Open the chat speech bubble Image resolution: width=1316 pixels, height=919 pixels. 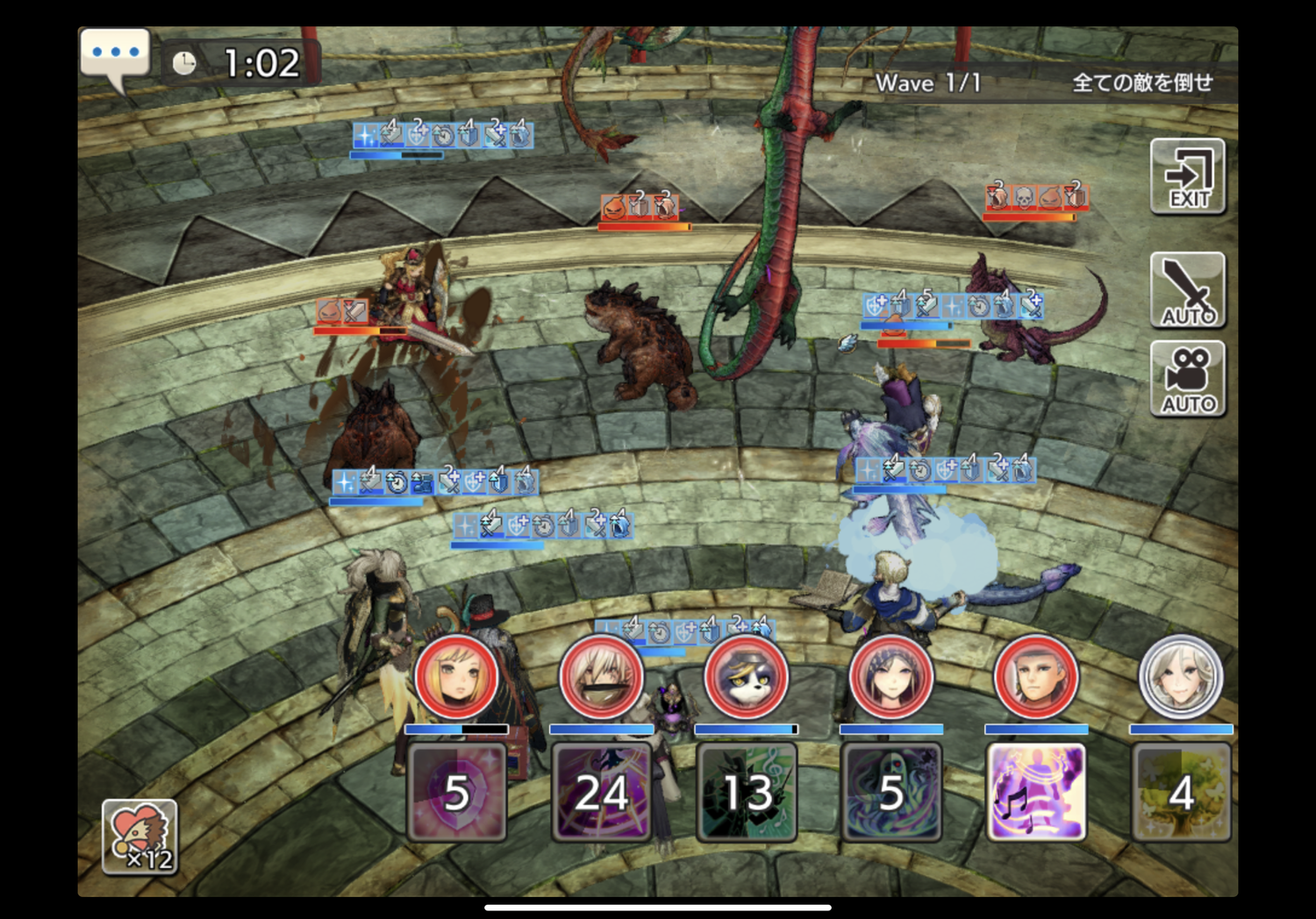(x=115, y=56)
